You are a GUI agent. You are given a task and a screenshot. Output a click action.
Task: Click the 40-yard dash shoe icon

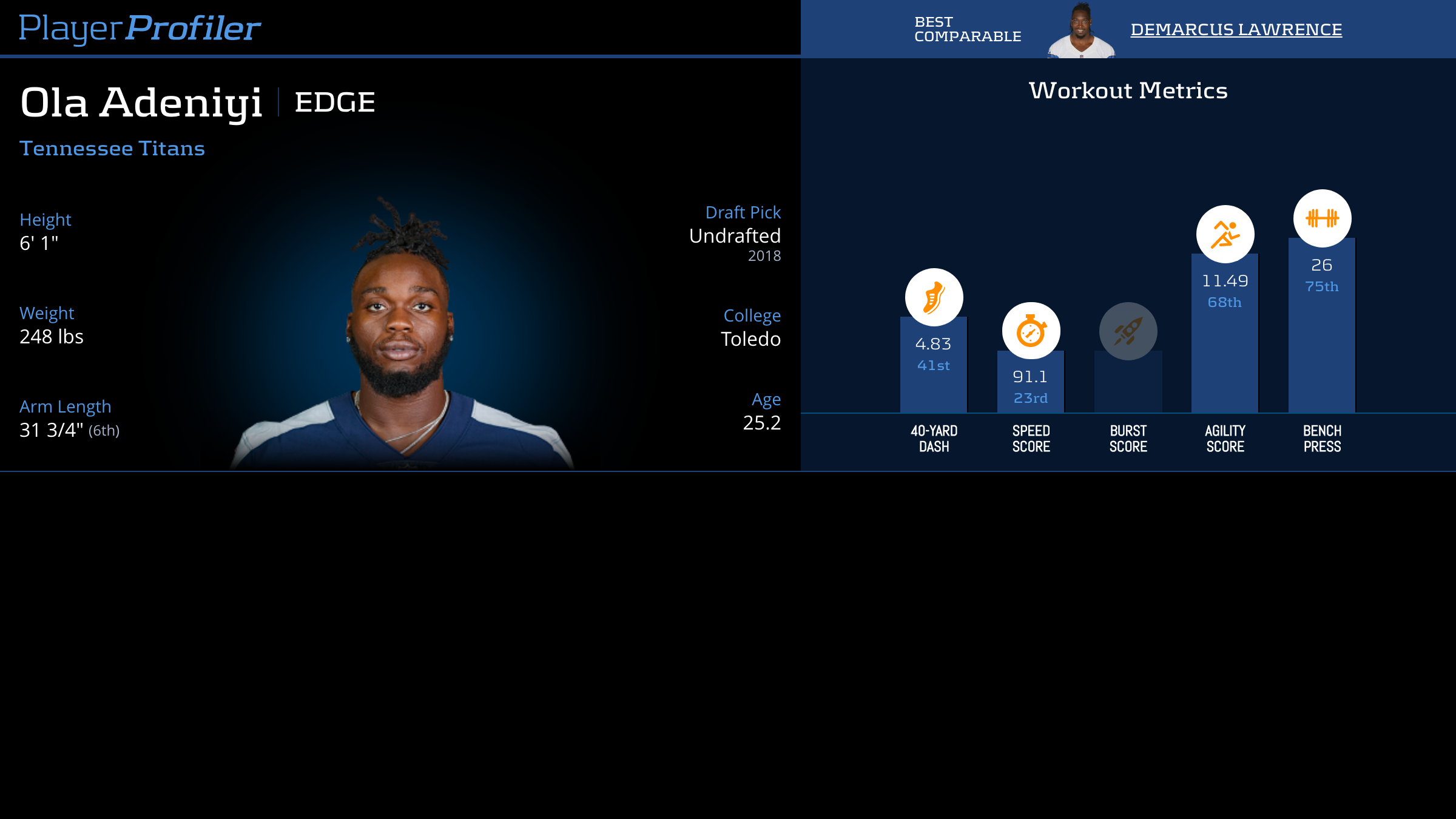(x=934, y=297)
